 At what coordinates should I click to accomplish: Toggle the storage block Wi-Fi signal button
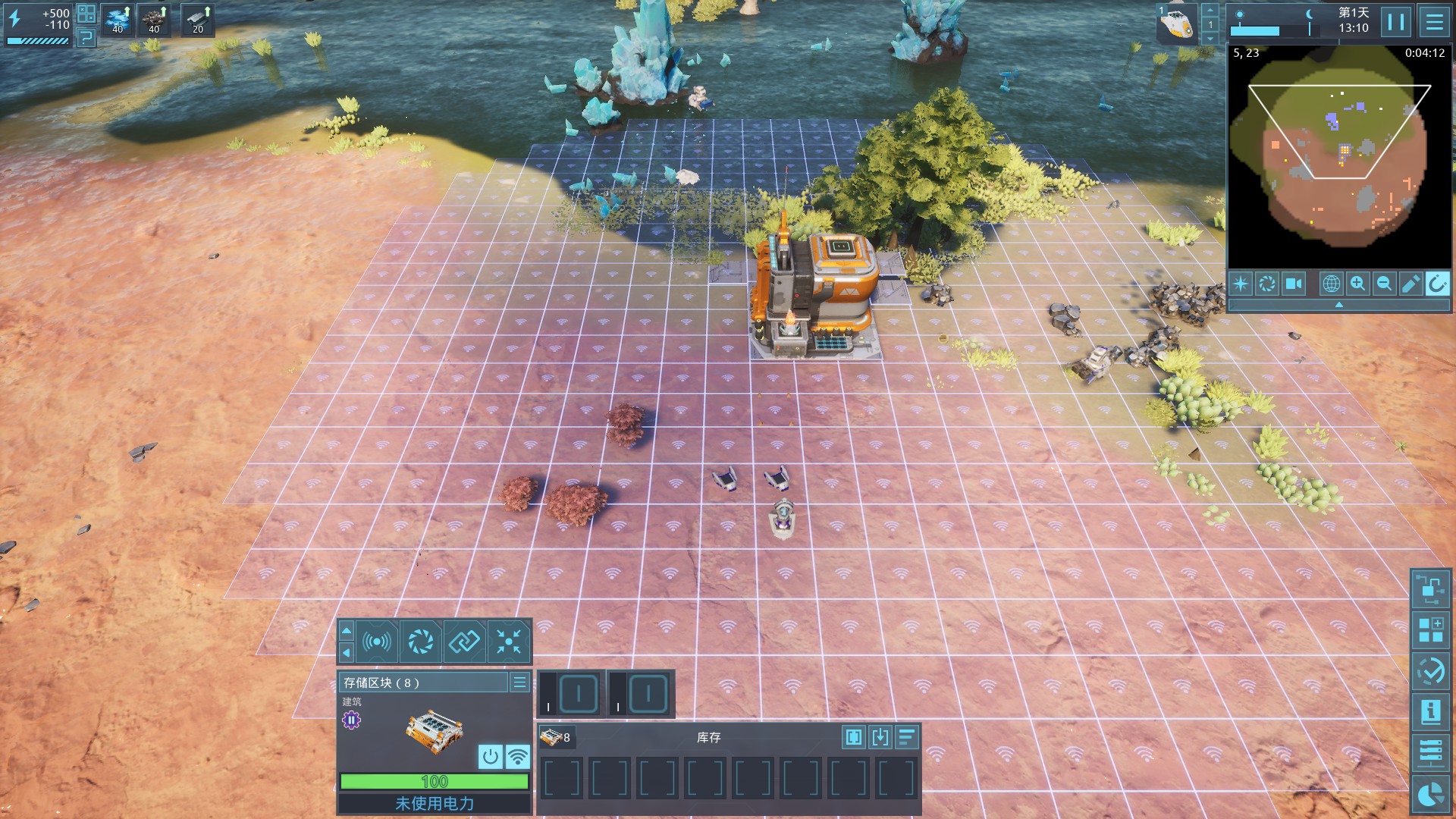point(517,756)
